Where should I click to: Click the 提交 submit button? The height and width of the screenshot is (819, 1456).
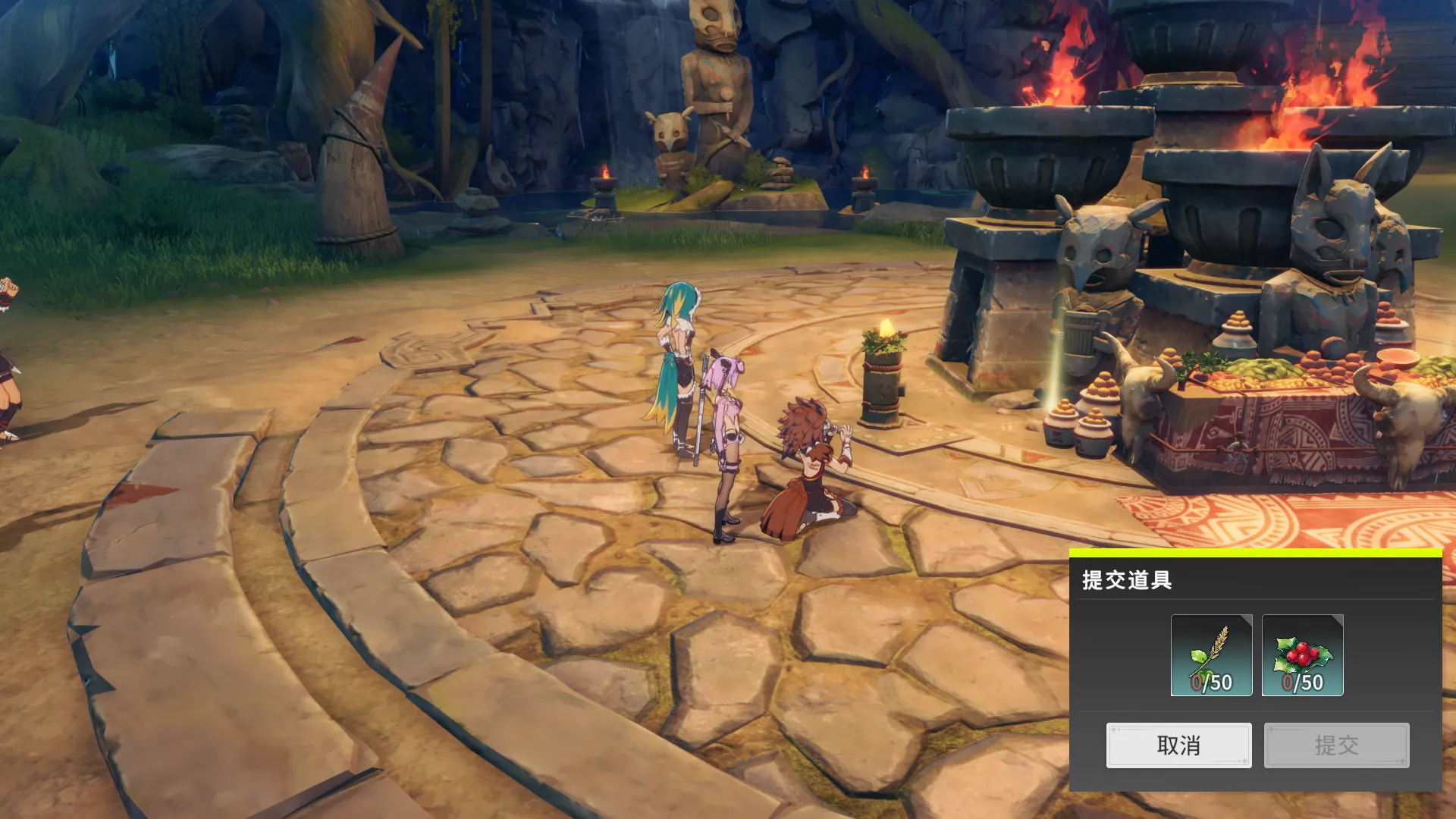(1336, 745)
